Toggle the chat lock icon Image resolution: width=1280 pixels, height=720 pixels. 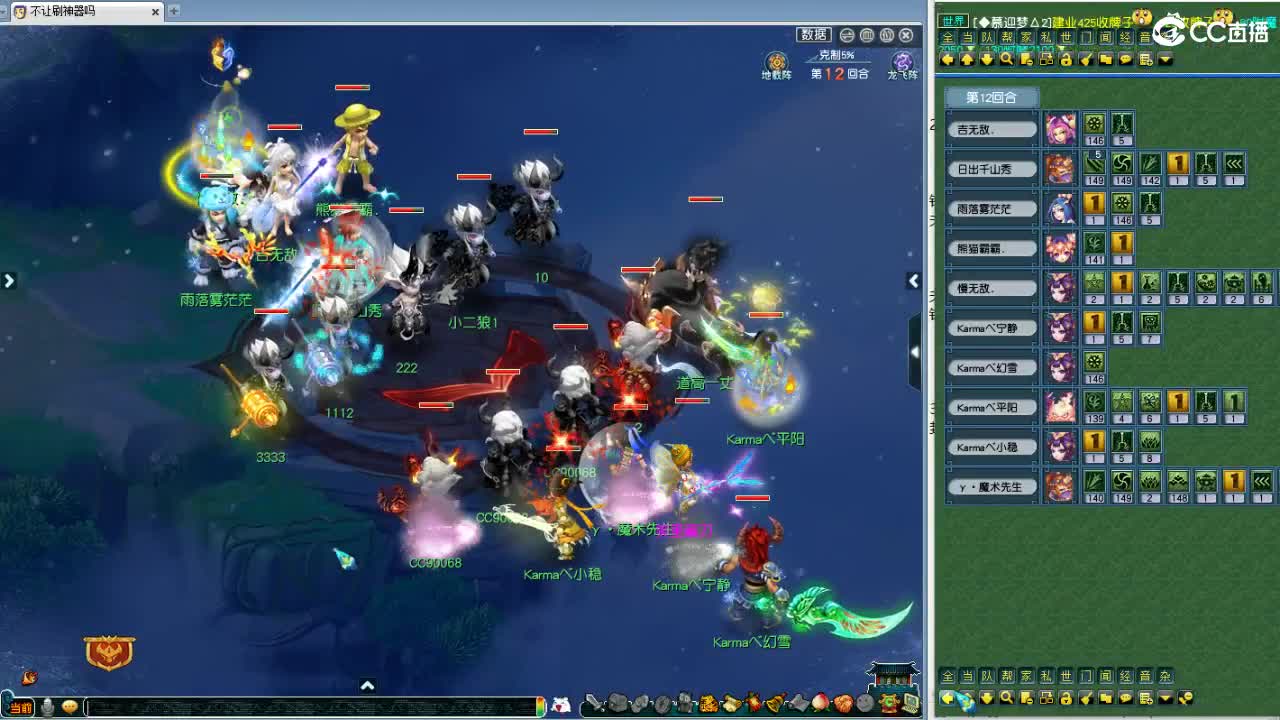click(1065, 60)
